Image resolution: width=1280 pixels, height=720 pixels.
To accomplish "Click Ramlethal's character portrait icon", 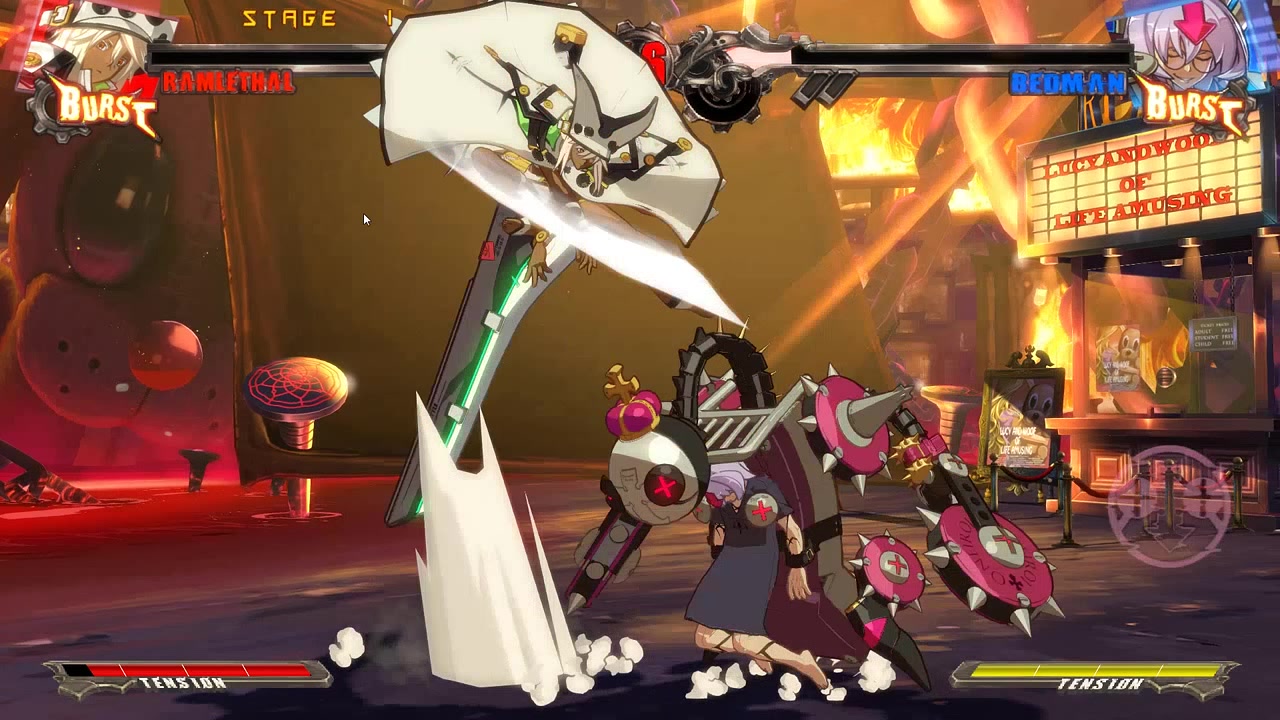I will coord(105,50).
